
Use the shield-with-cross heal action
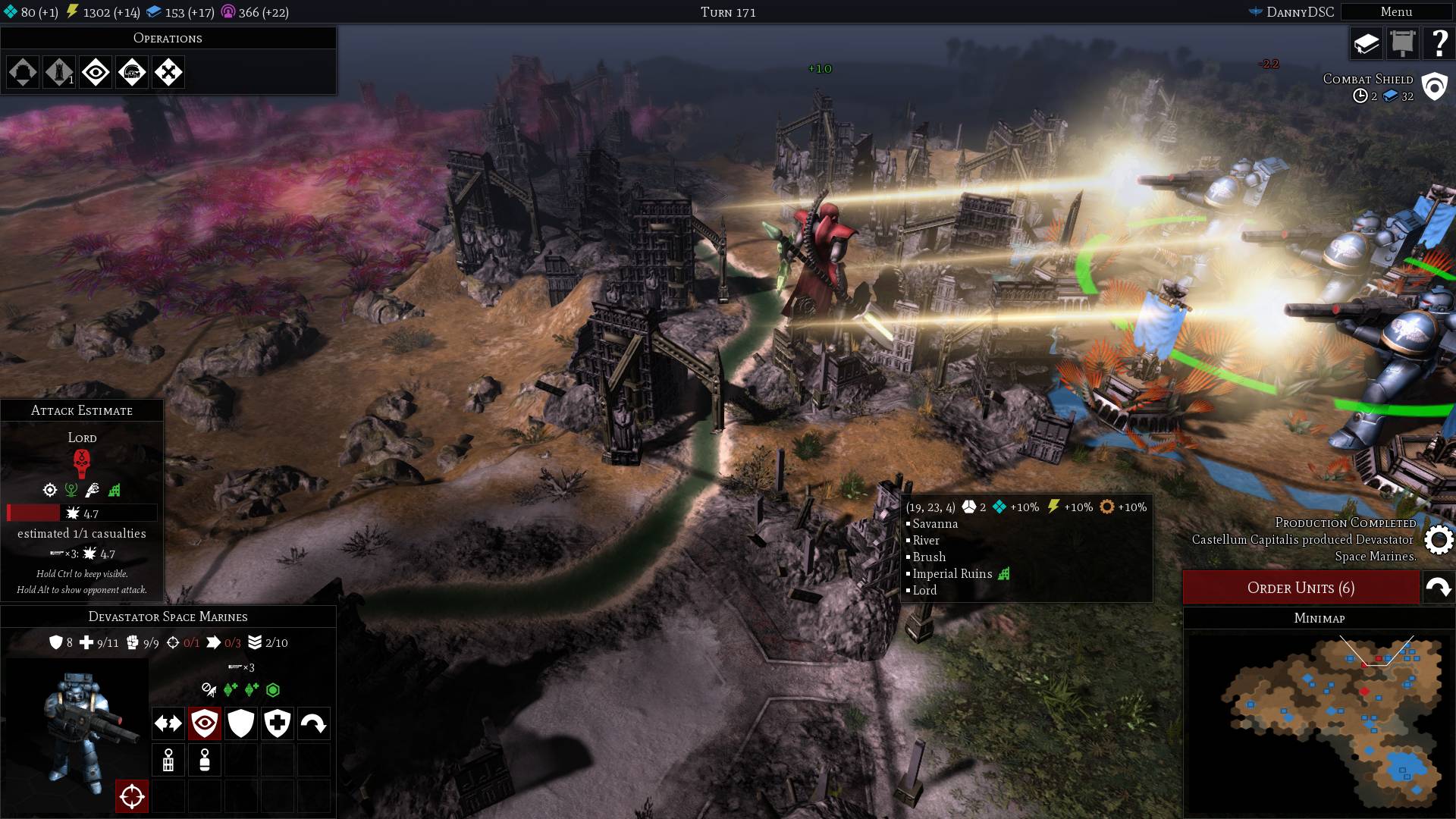click(278, 723)
